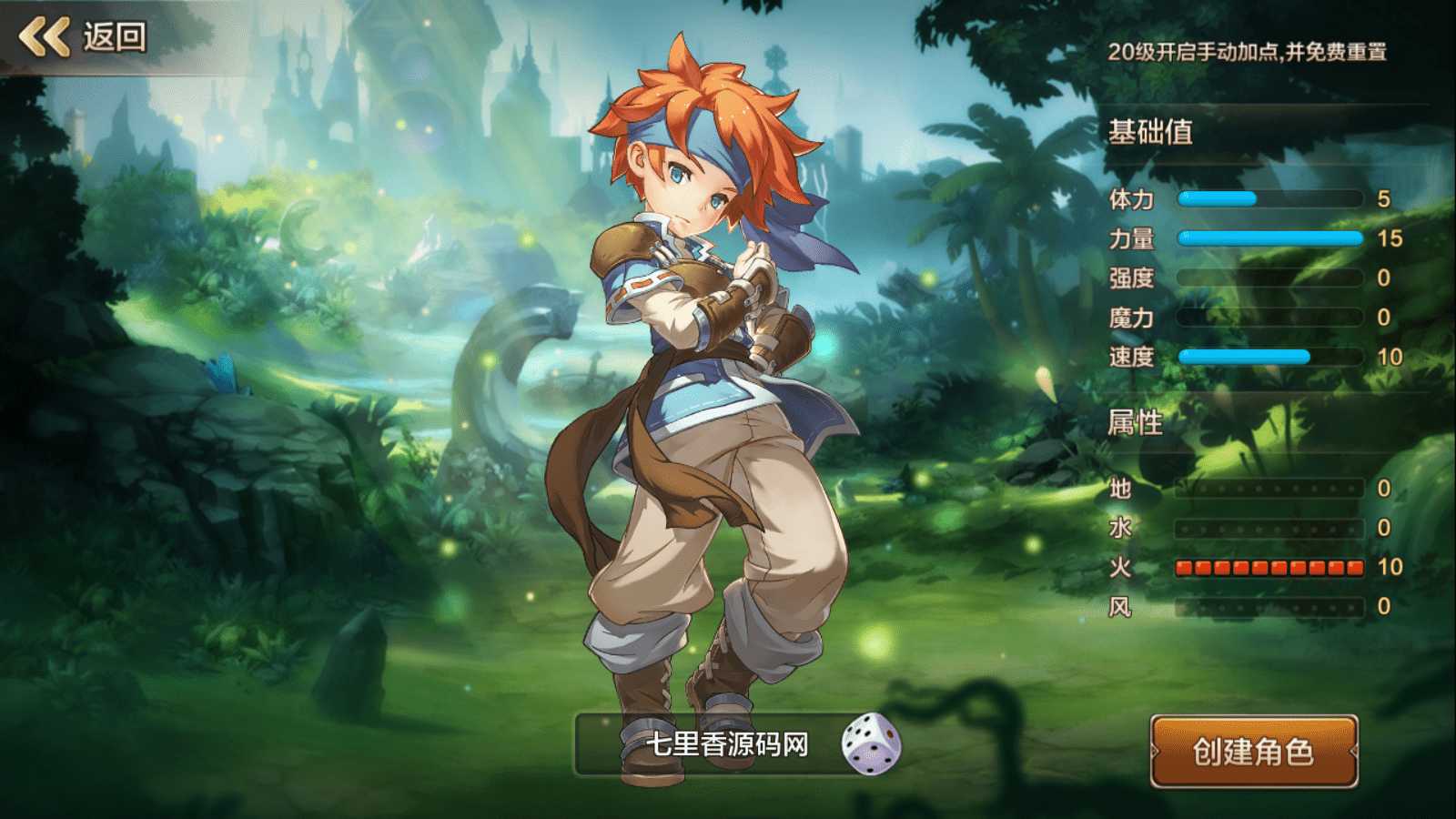Click the 强度 dexterity stat bar
1456x819 pixels.
click(1269, 278)
